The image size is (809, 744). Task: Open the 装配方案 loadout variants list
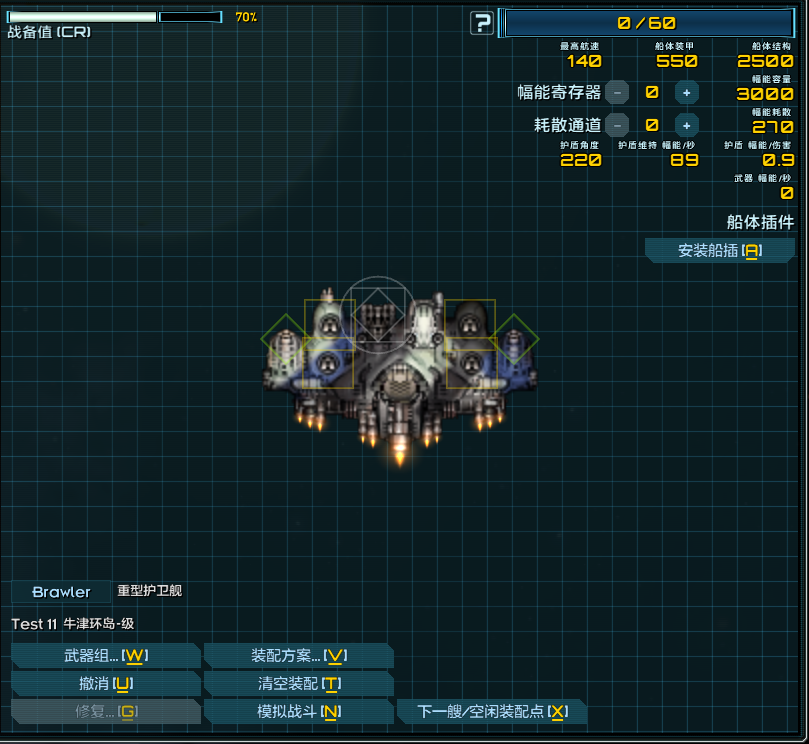click(x=298, y=656)
